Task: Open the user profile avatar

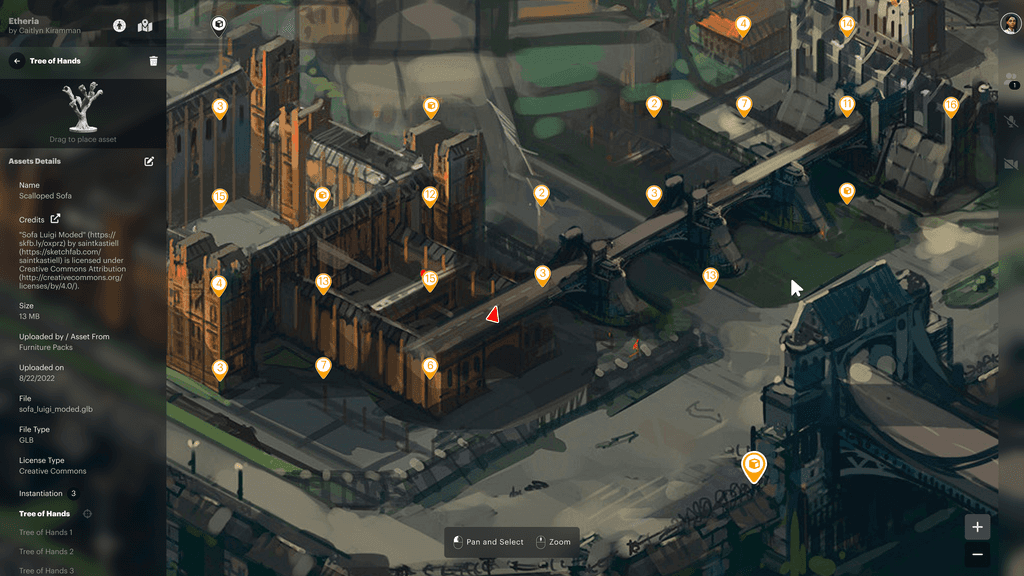Action: click(1009, 24)
